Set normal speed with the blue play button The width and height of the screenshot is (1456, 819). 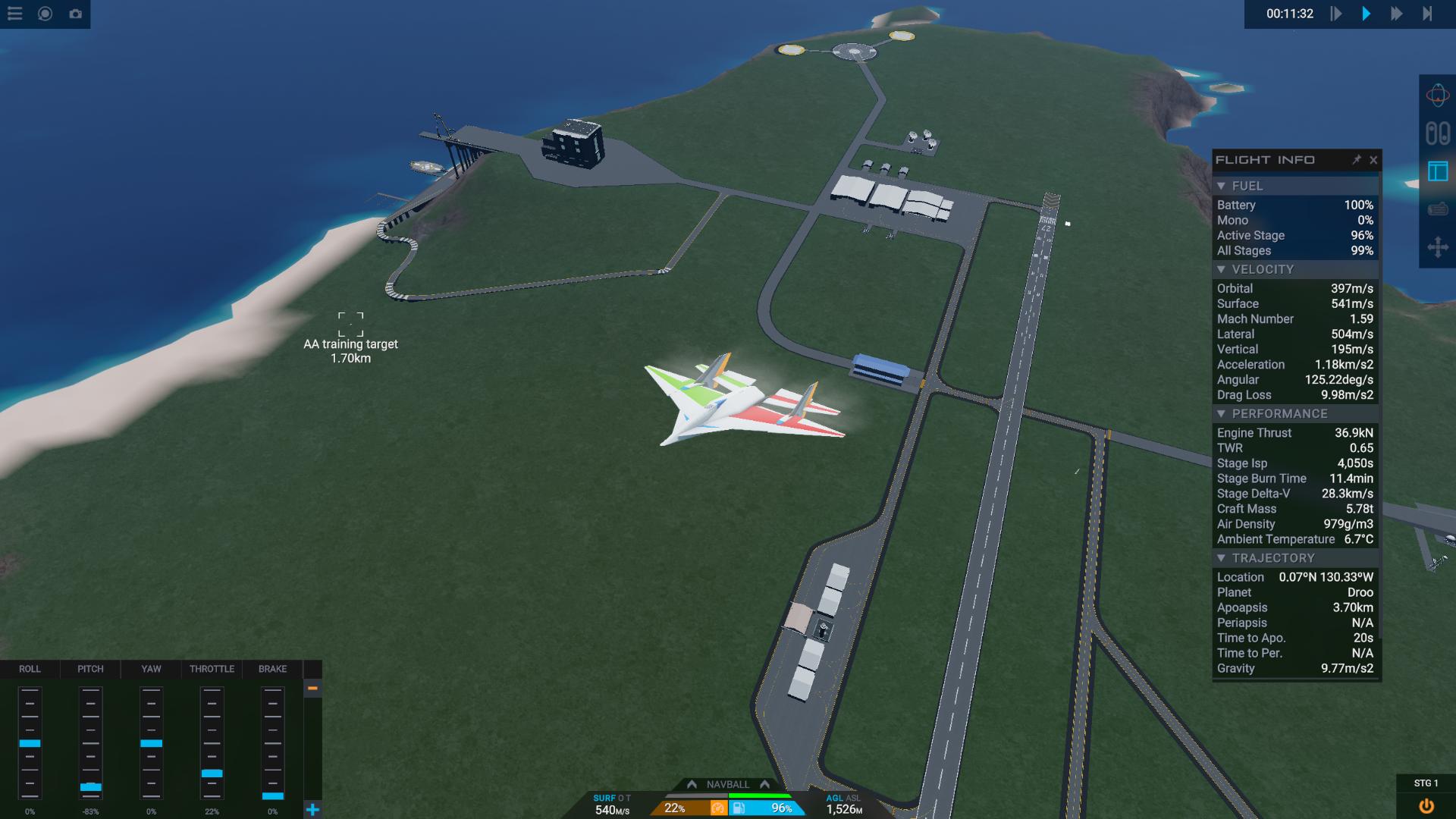pos(1367,14)
